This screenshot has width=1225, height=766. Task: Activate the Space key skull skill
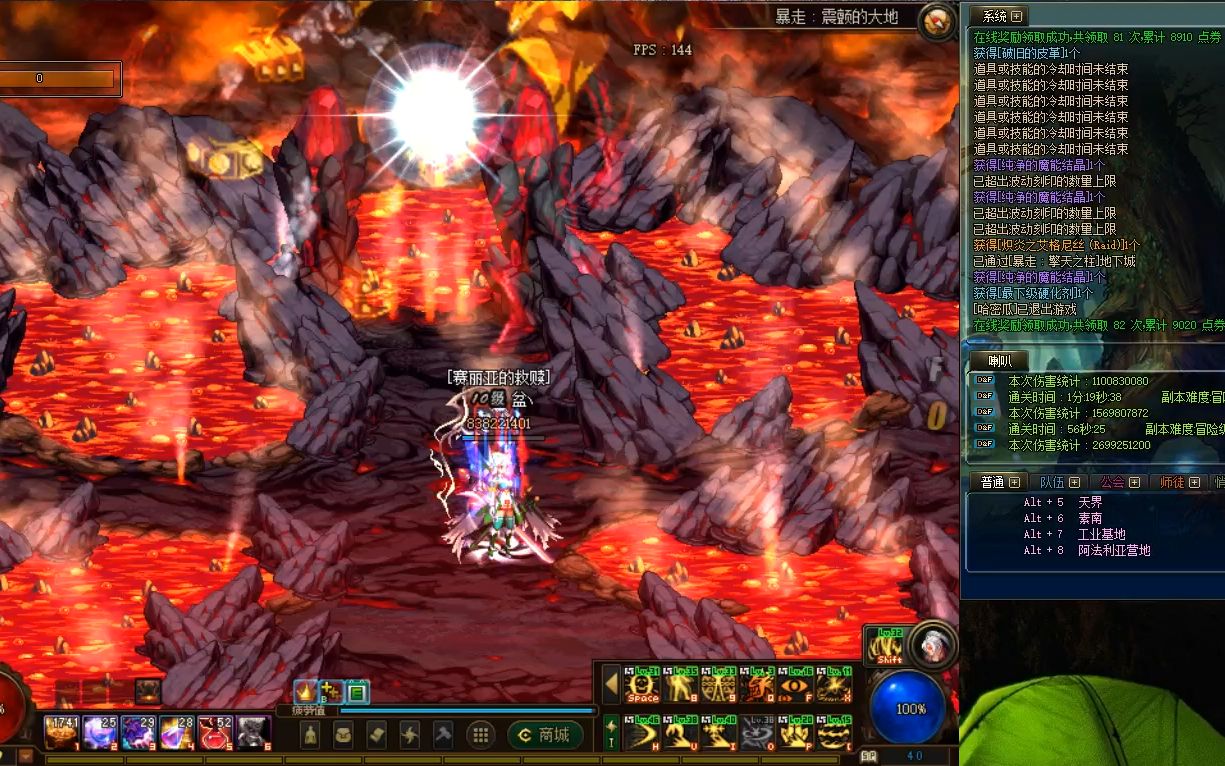pyautogui.click(x=642, y=686)
